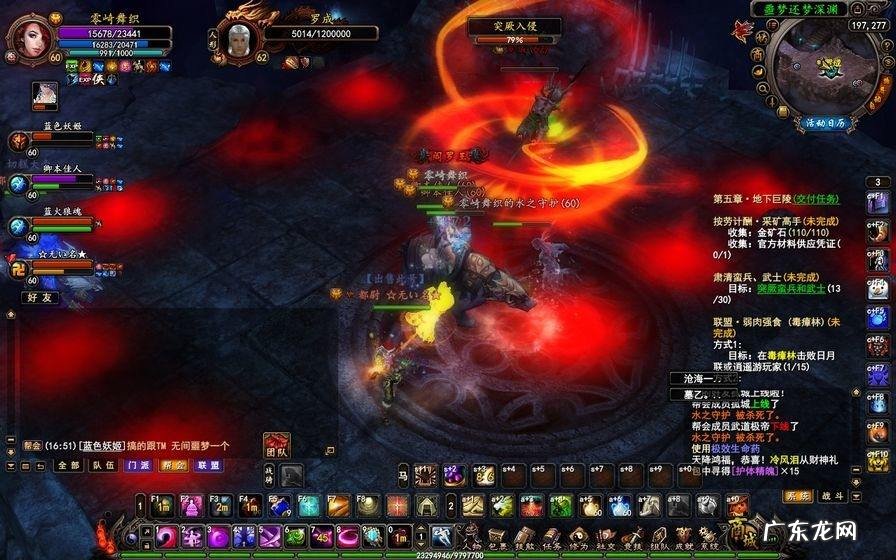
Task: Open the 团队 team panel
Action: (277, 448)
